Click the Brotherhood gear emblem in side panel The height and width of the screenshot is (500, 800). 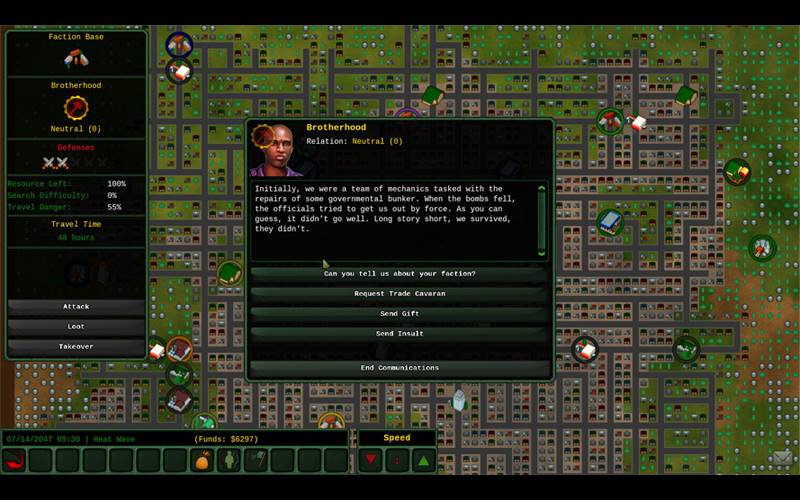point(76,107)
